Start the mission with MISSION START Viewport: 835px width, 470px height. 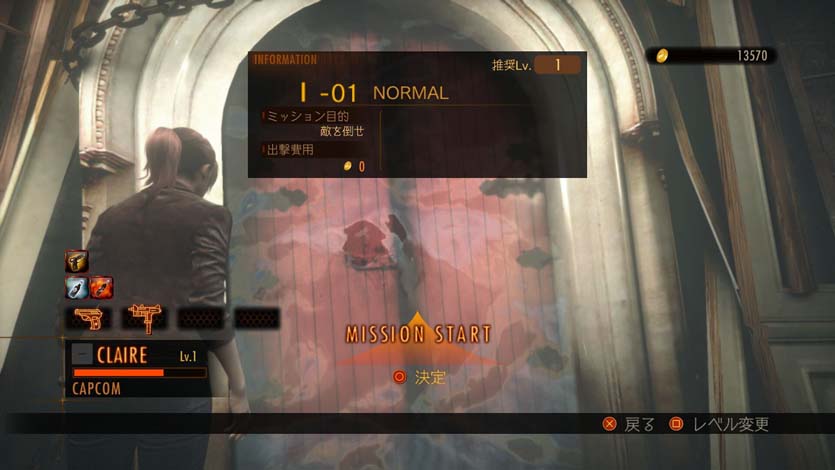pos(418,334)
